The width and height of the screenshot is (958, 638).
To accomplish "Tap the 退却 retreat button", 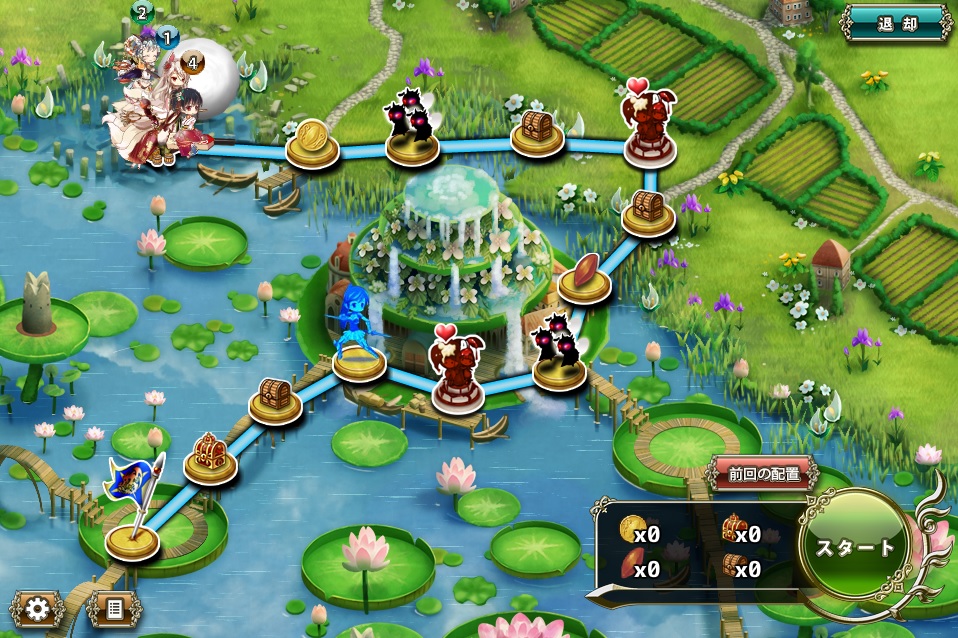I will 896,23.
